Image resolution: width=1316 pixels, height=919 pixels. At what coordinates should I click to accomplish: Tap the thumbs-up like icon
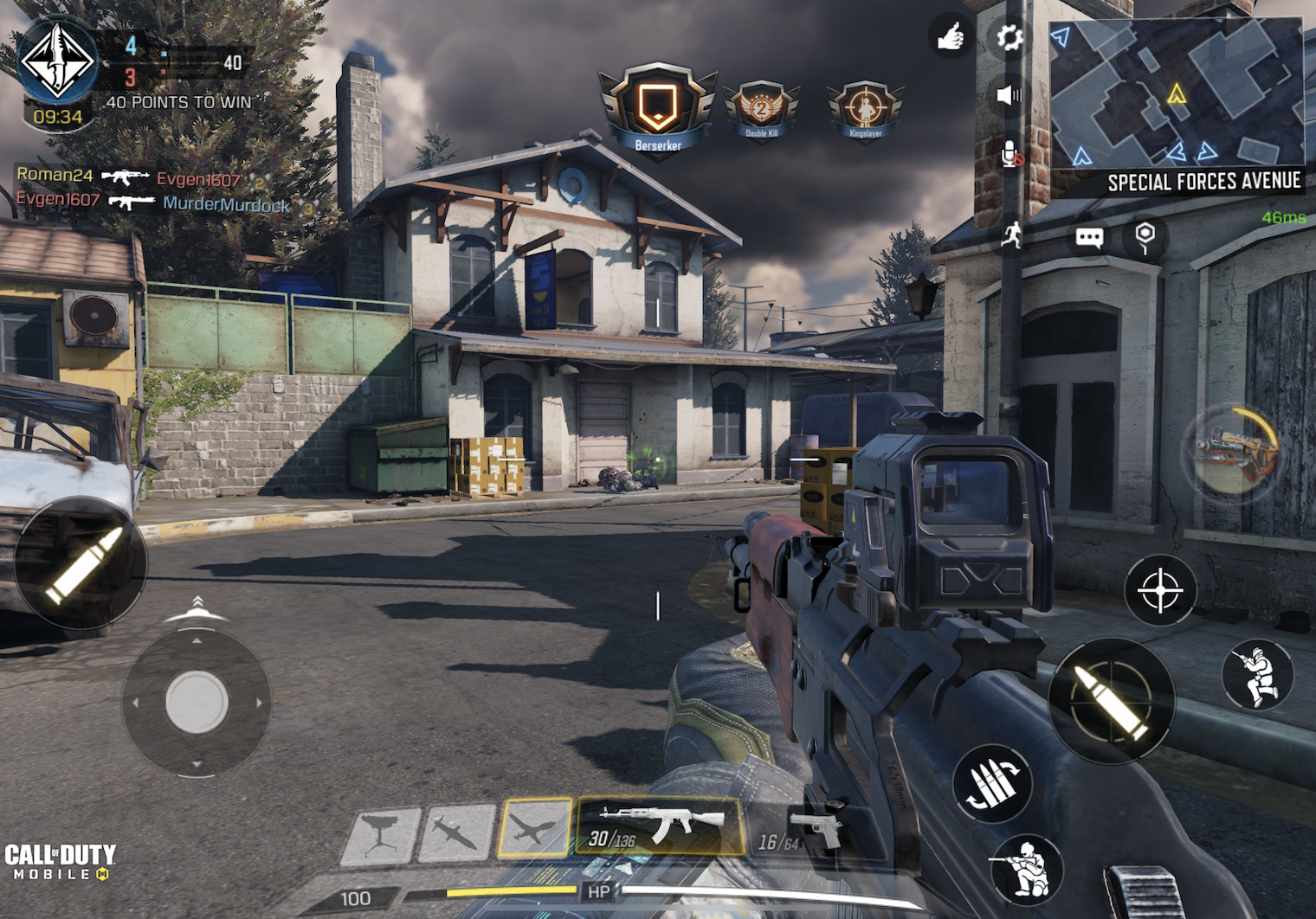pyautogui.click(x=951, y=37)
